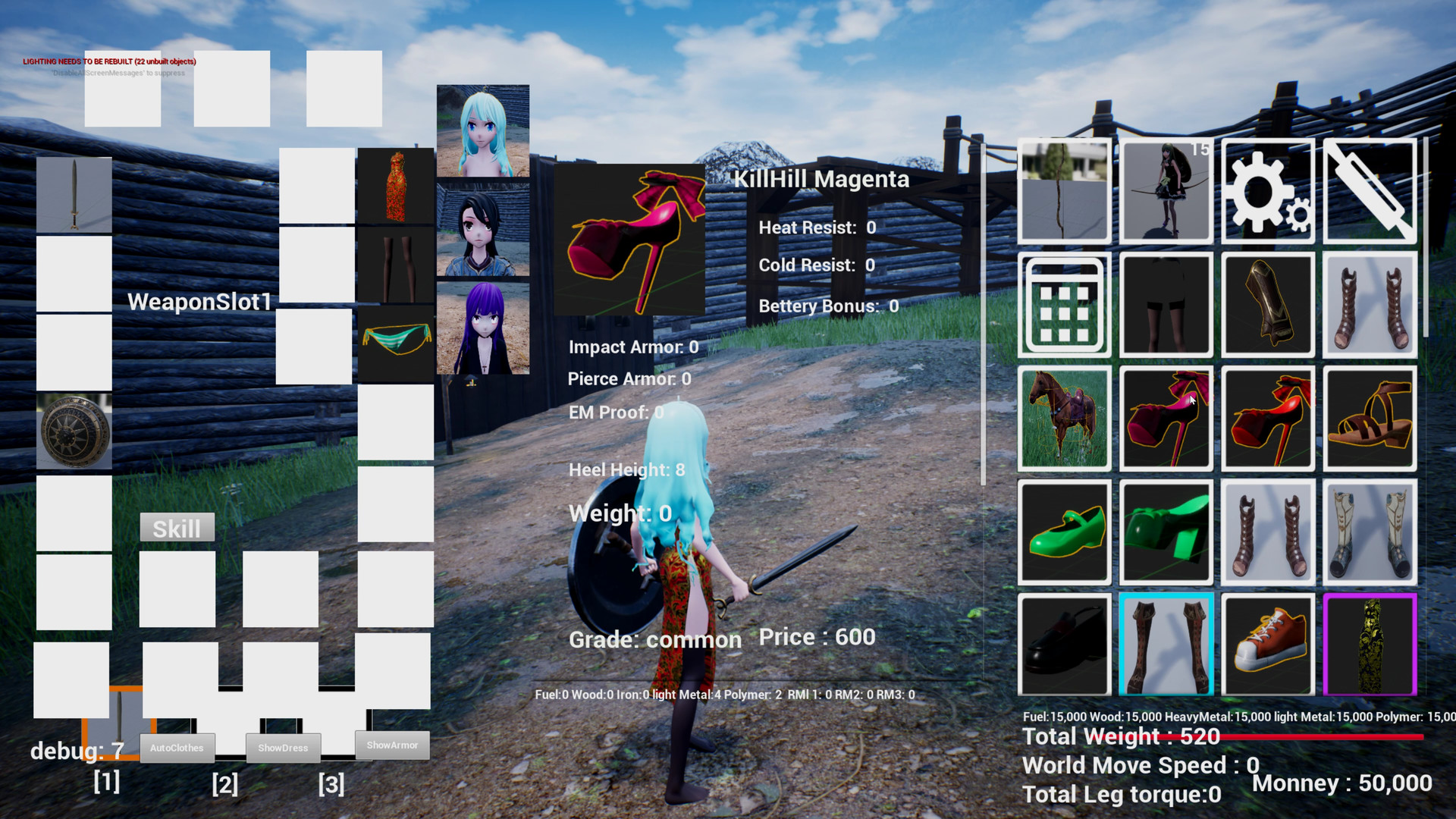Select the brown sandals item
This screenshot has width=1456, height=819.
coord(1370,418)
